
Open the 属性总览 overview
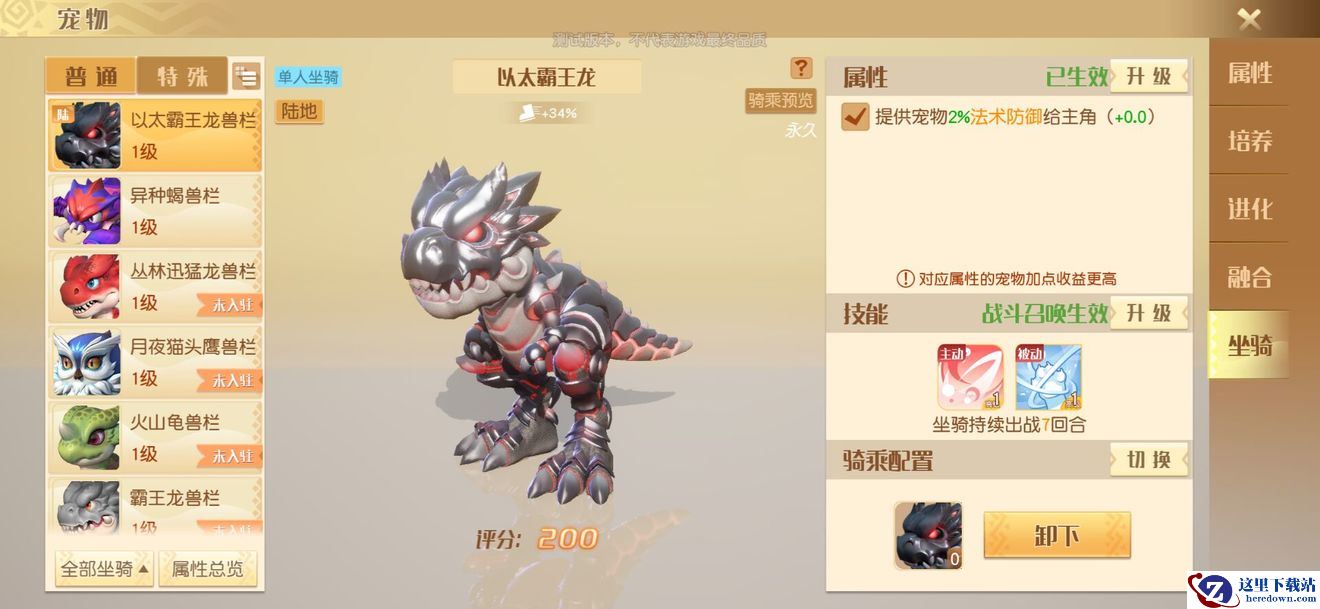pos(207,569)
